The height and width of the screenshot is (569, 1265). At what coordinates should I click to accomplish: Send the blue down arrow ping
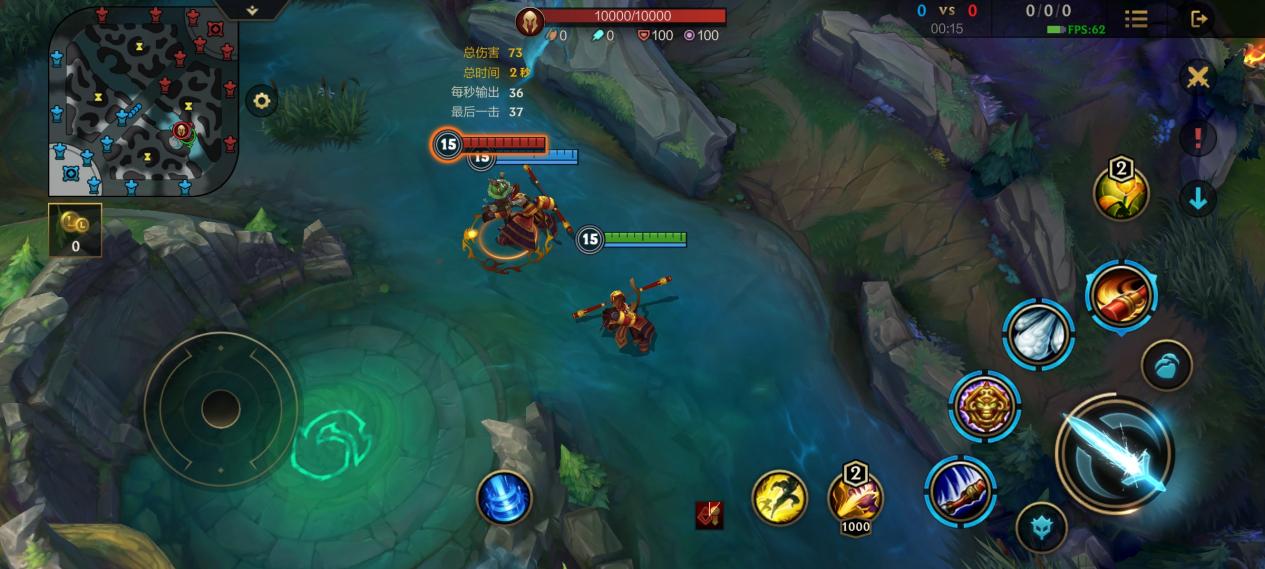1197,197
